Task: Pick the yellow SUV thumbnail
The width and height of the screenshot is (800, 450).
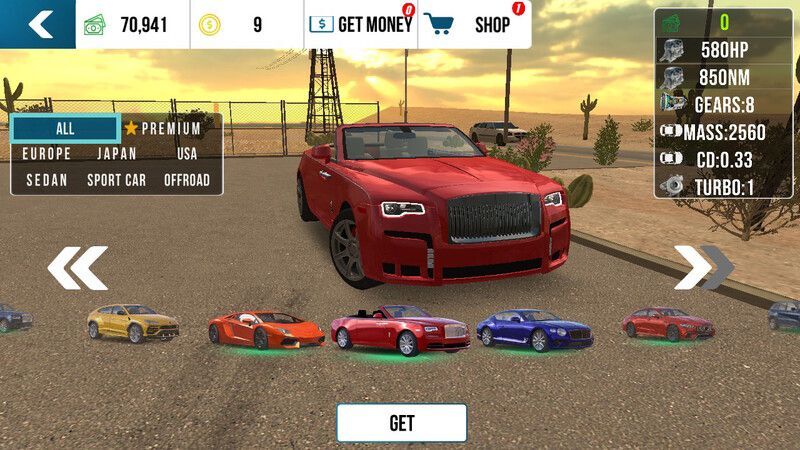Action: click(x=133, y=322)
